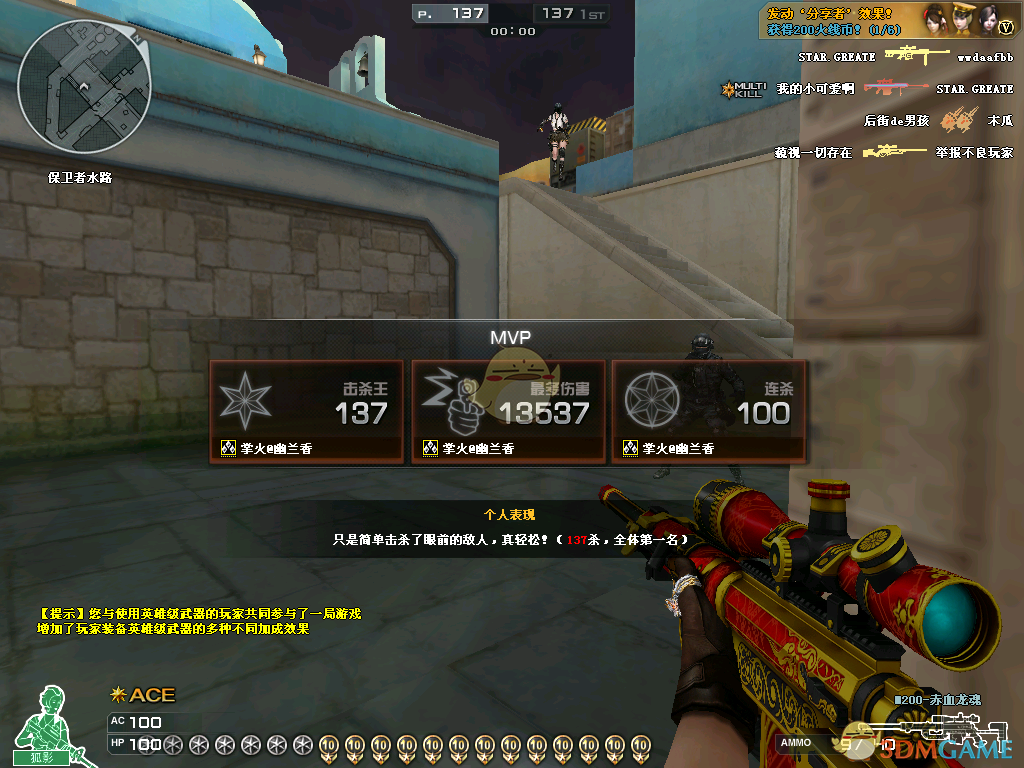Click the circular minimap
This screenshot has height=768, width=1024.
(x=85, y=87)
